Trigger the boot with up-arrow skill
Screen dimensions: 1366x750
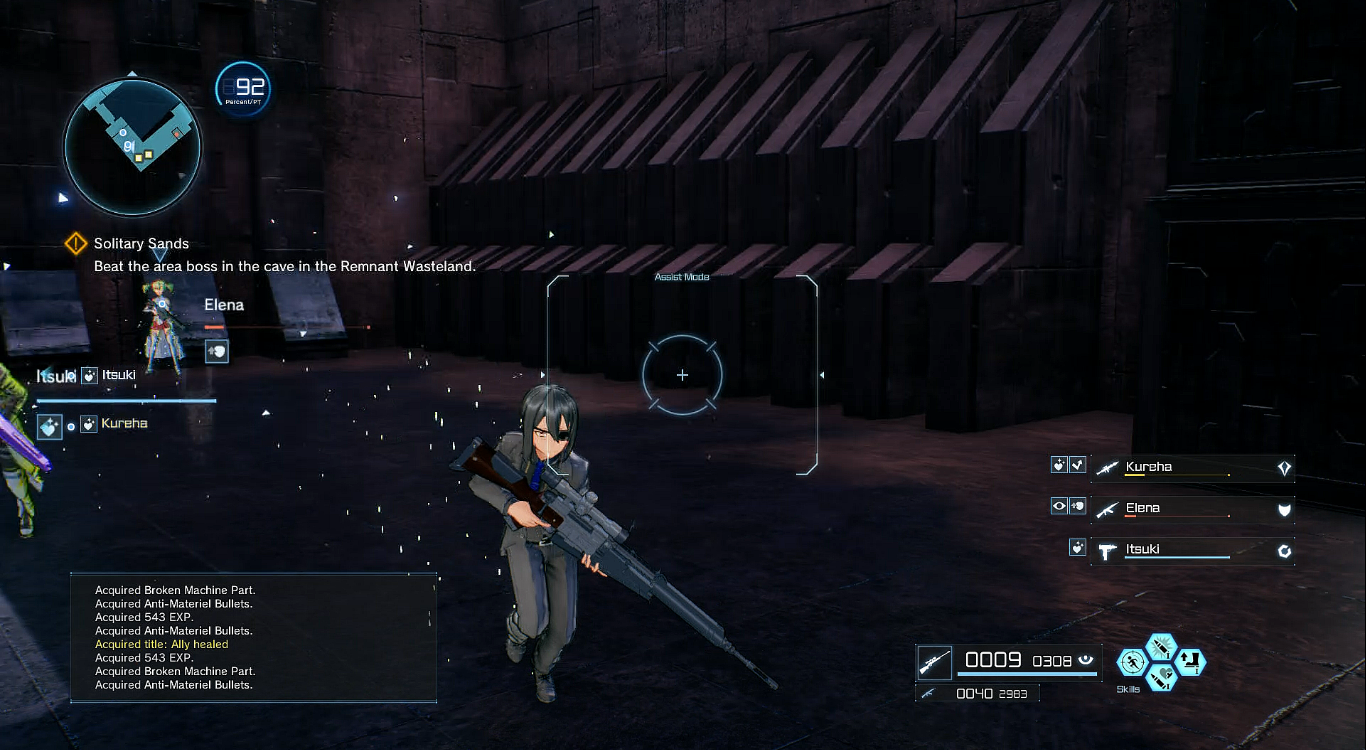pyautogui.click(x=1190, y=661)
